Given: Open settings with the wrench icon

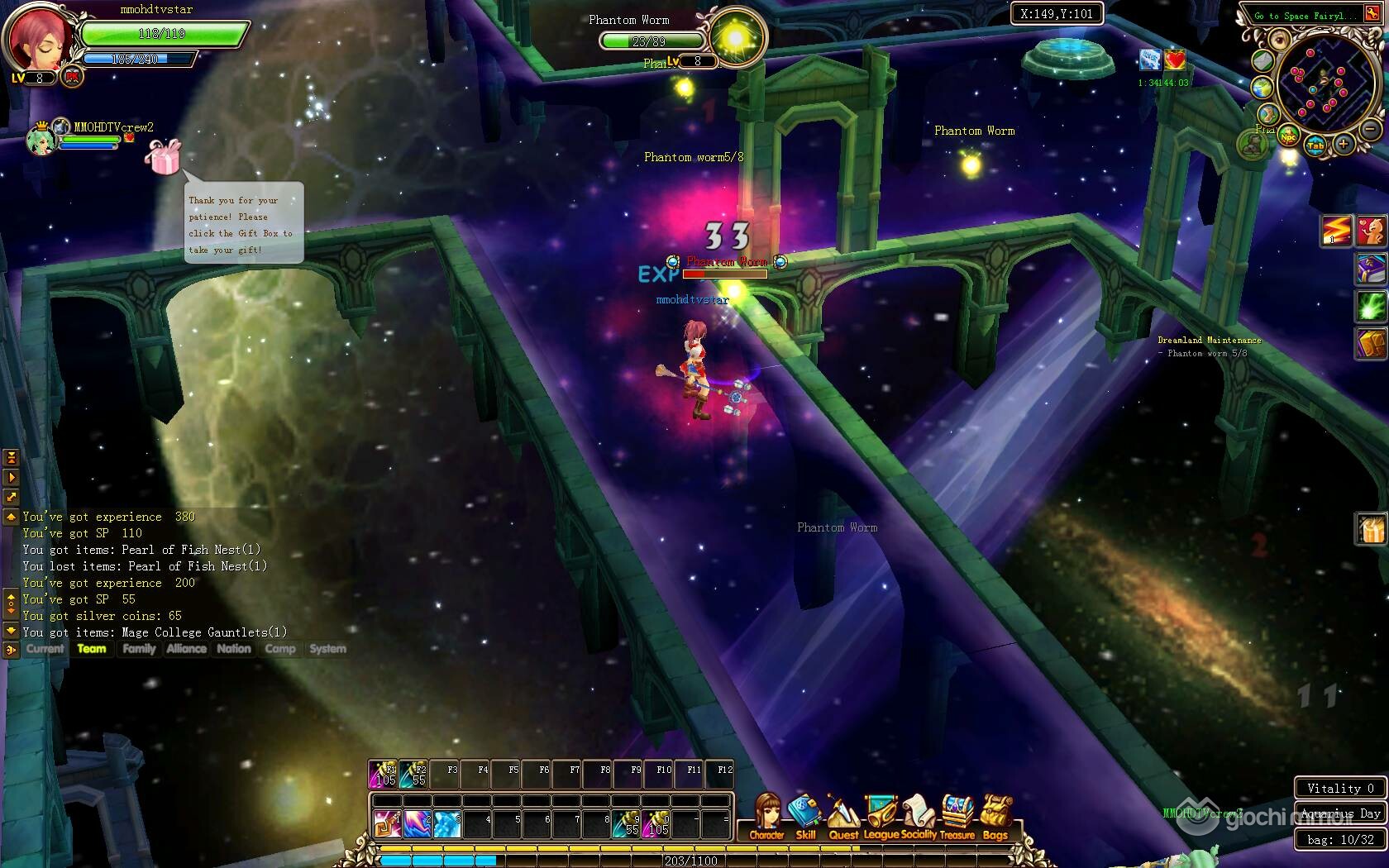Looking at the screenshot, I should click(x=1372, y=14).
